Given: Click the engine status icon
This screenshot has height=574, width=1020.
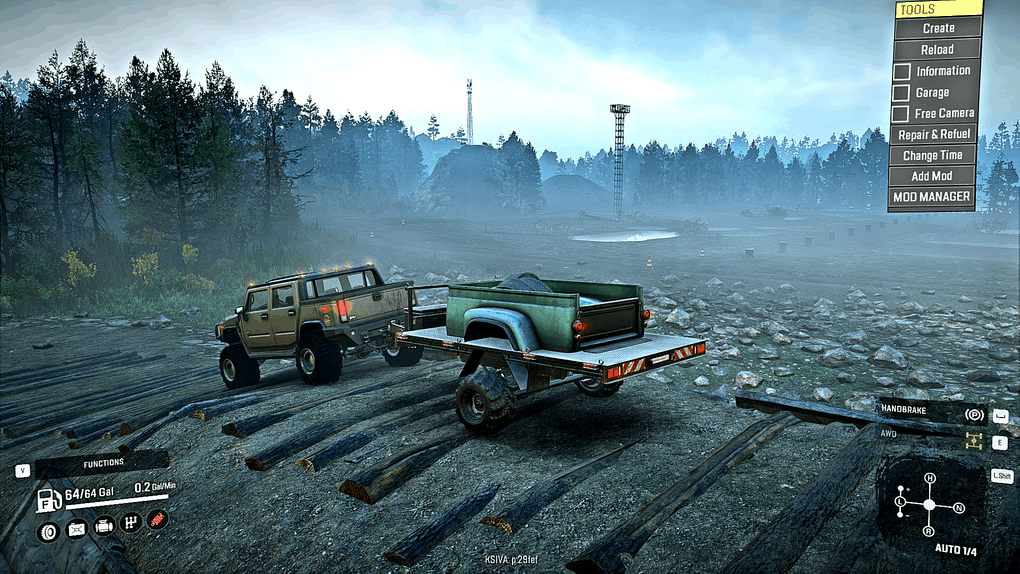Looking at the screenshot, I should (x=104, y=527).
